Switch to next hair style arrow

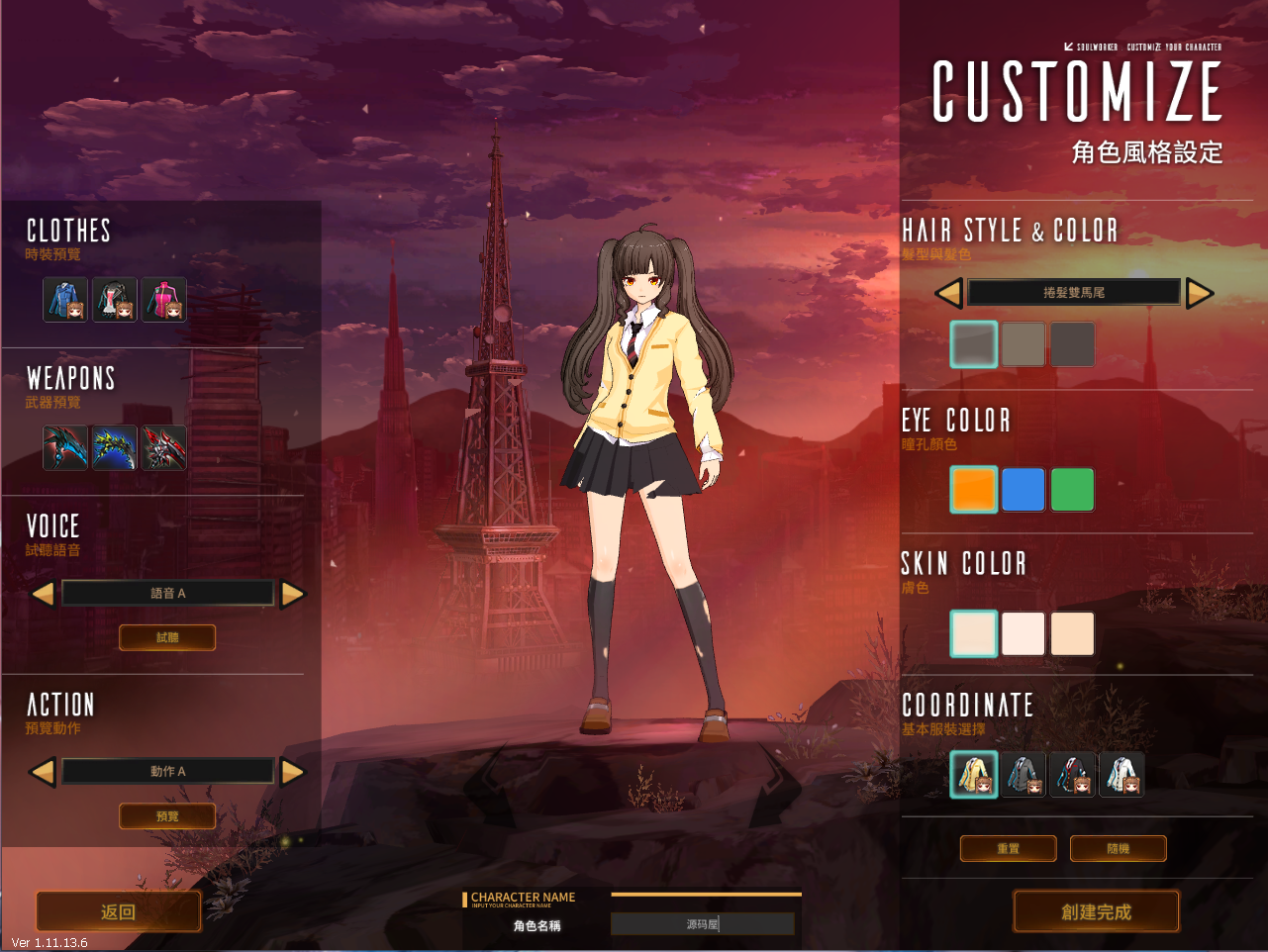pyautogui.click(x=1200, y=293)
